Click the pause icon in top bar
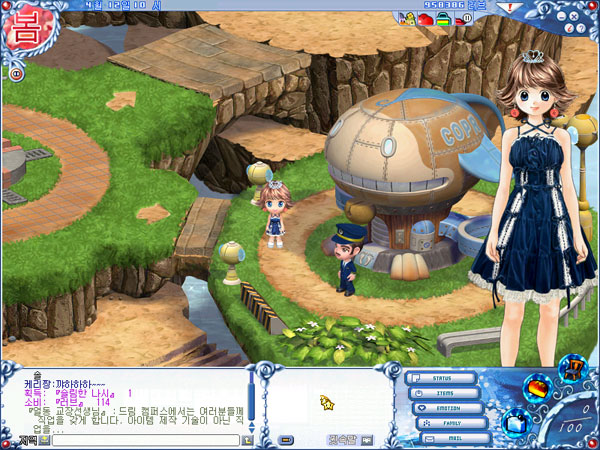The image size is (600, 450). click(467, 18)
